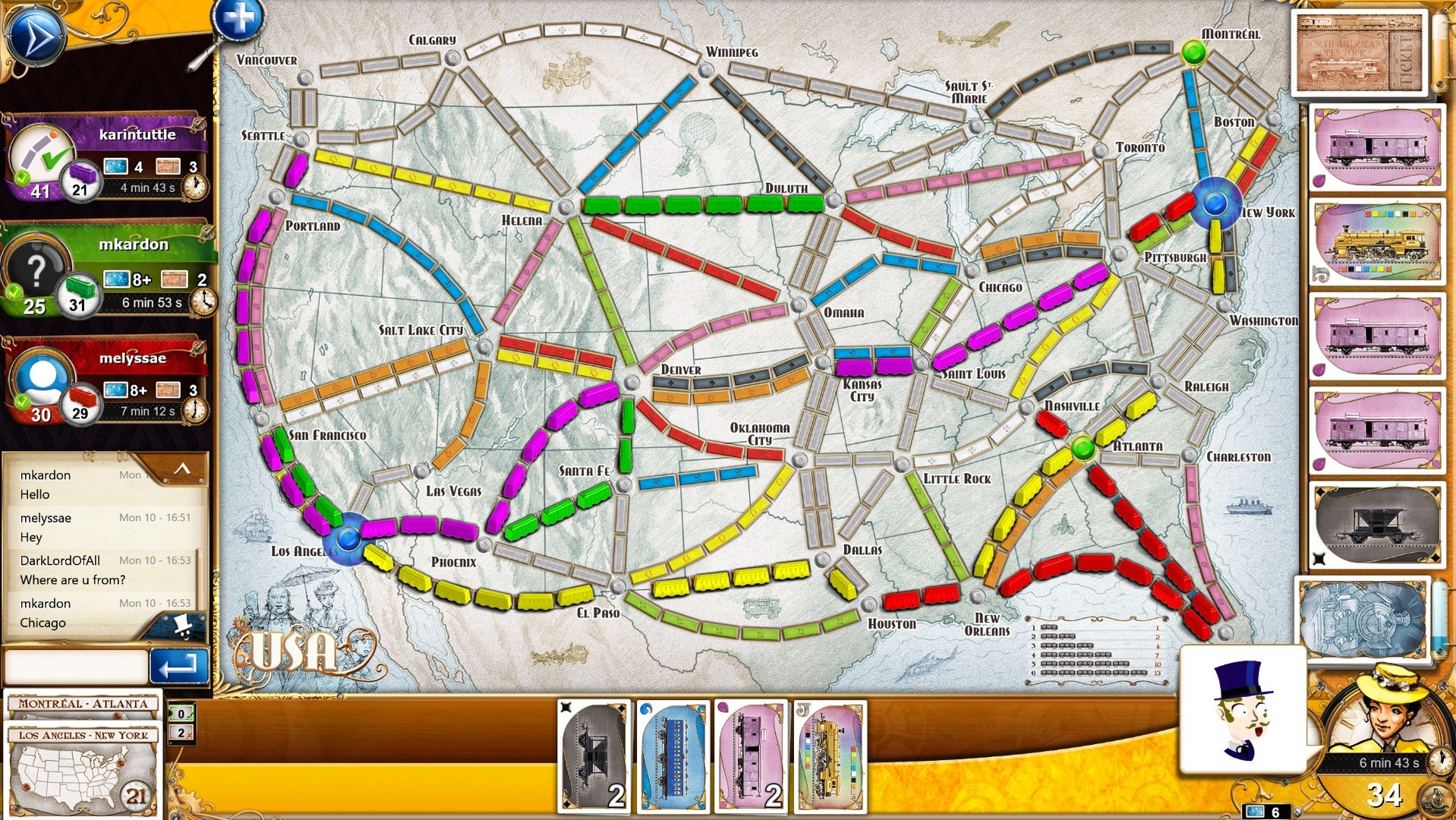Click the blue navigation arrow top-left
Screen dimensions: 1456x820
[36, 36]
